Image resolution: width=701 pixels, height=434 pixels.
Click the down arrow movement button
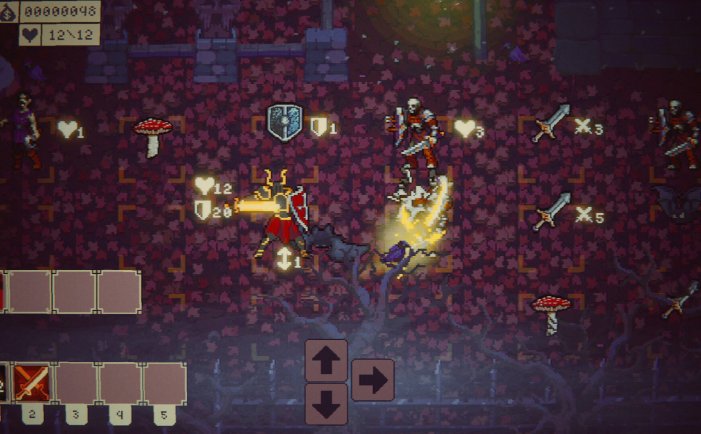click(x=326, y=402)
